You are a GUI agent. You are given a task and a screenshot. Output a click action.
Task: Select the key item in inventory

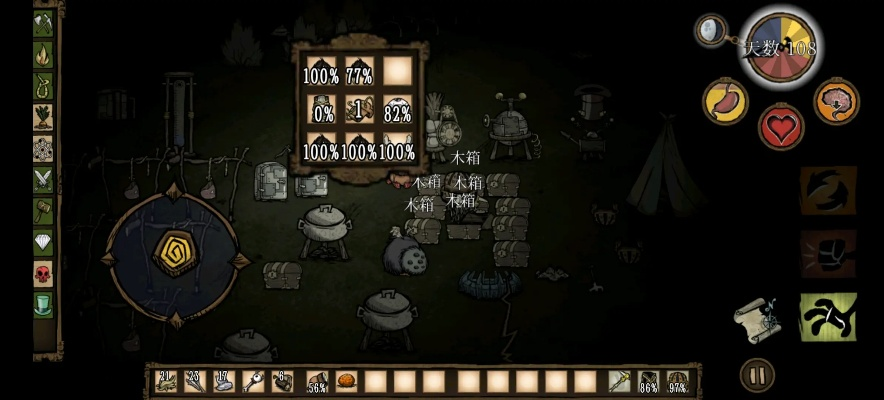point(254,381)
